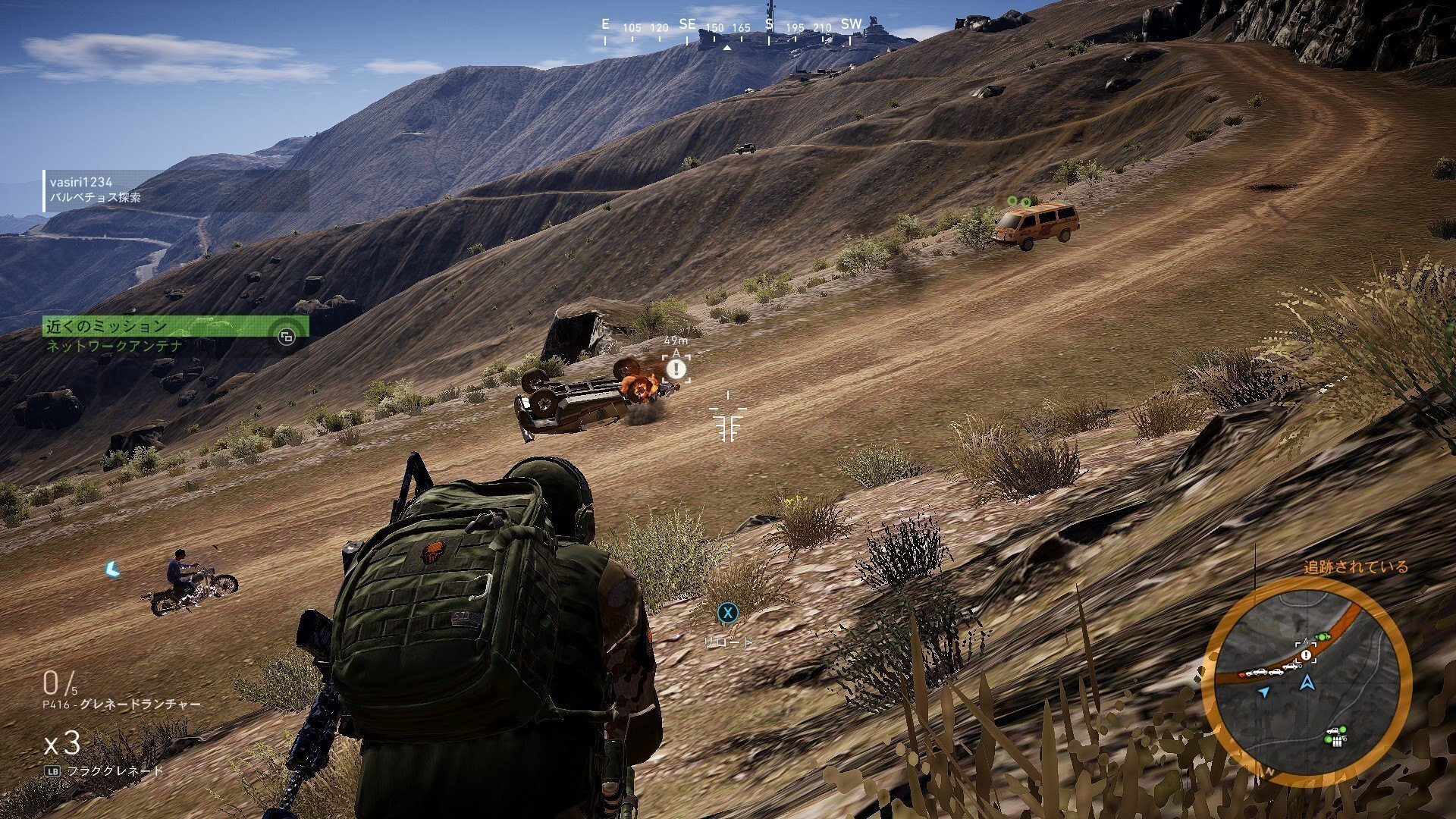Select the vasiri1234 player tag
The height and width of the screenshot is (819, 1456).
[x=81, y=182]
